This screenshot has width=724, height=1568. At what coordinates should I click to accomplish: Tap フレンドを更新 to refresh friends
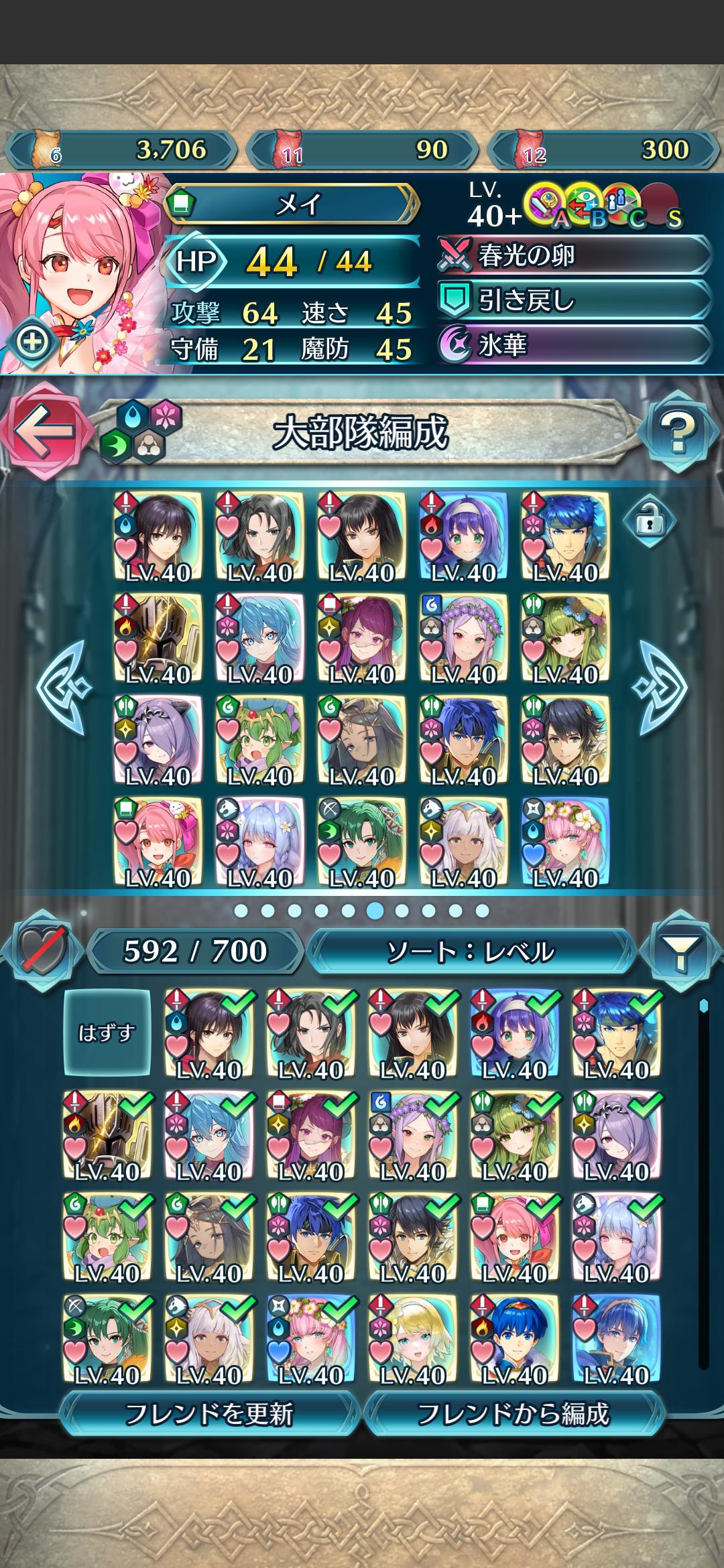[209, 1415]
